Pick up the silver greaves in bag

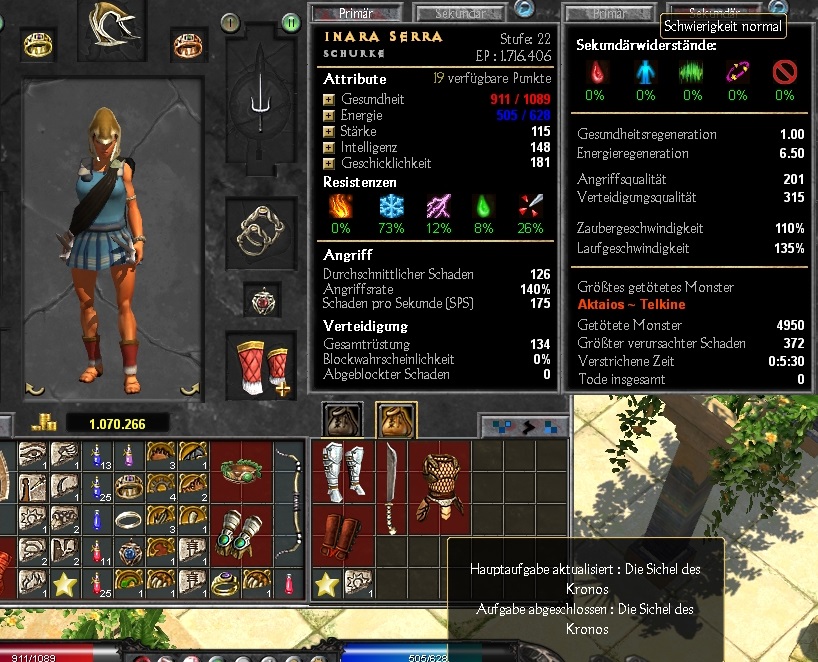point(340,471)
